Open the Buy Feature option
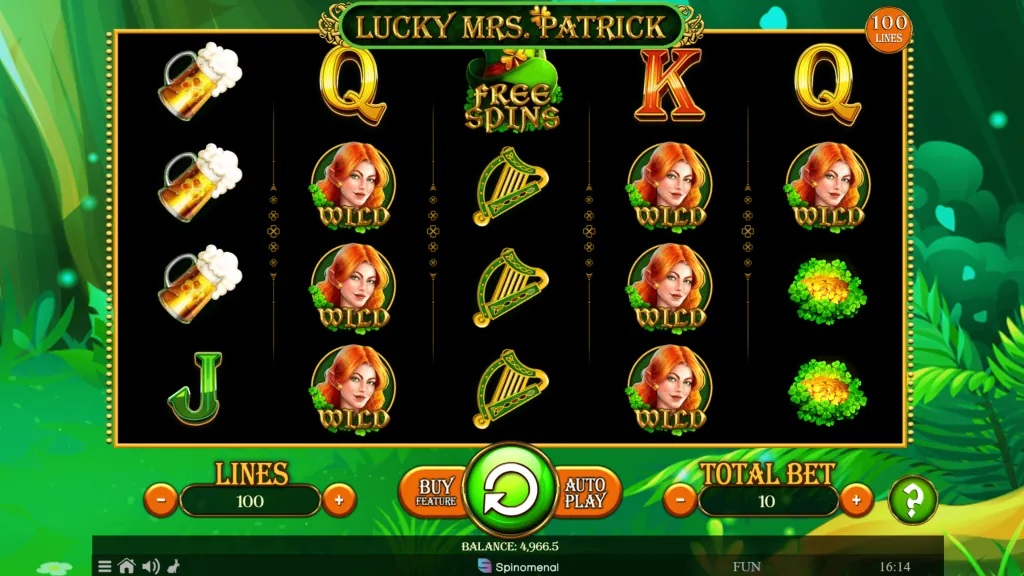Screen dimensions: 1024x576 436,492
